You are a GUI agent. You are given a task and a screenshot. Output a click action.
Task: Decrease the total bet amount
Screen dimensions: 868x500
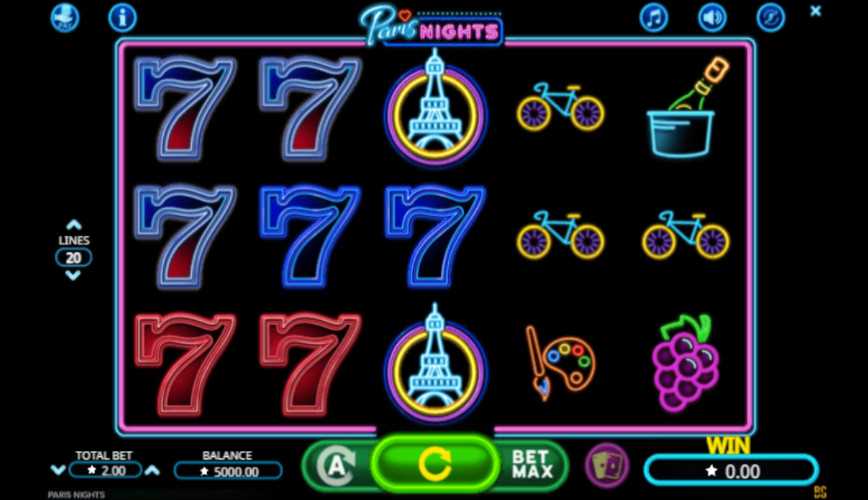point(57,470)
